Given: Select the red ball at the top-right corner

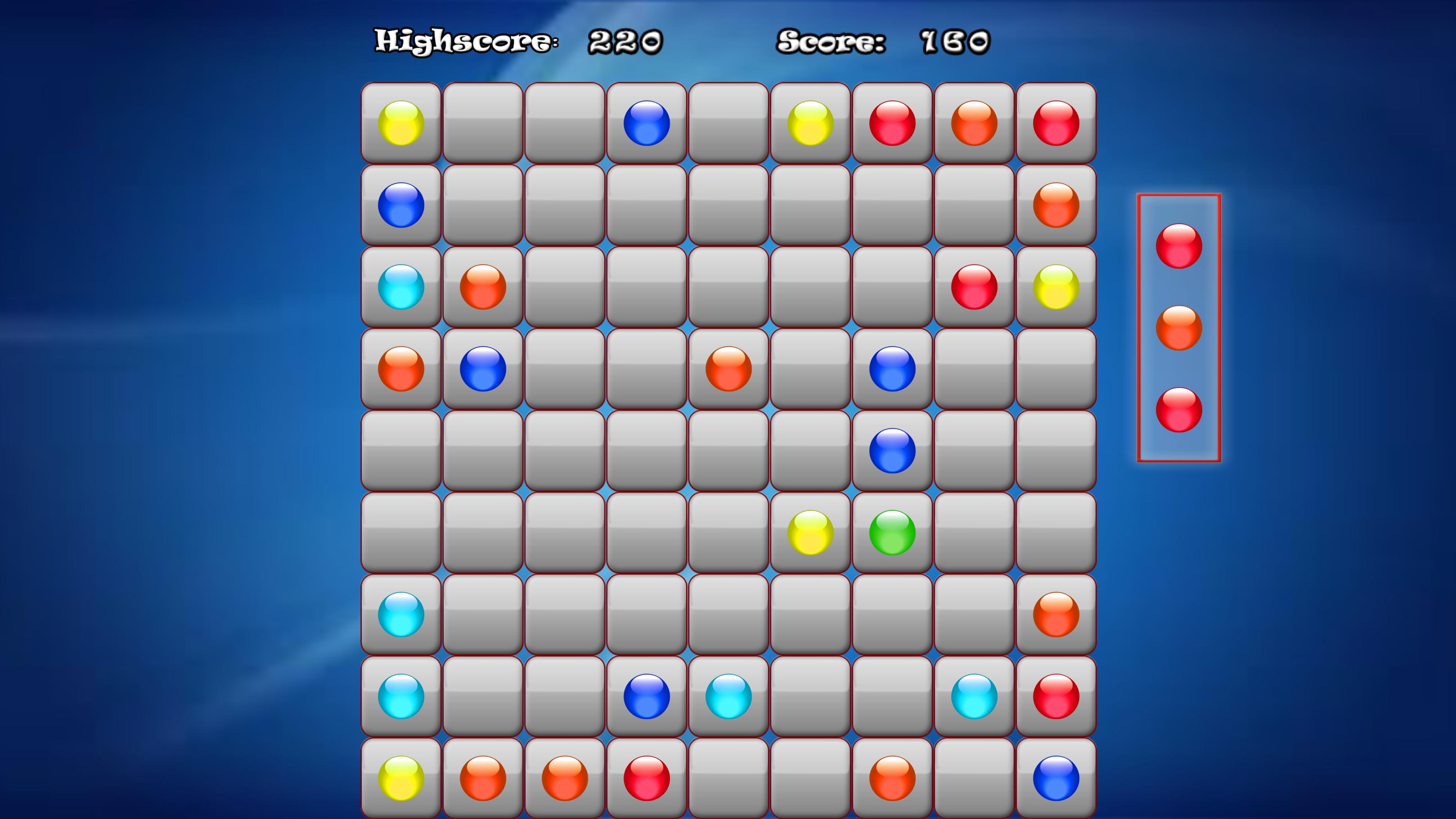Looking at the screenshot, I should pos(1055,124).
